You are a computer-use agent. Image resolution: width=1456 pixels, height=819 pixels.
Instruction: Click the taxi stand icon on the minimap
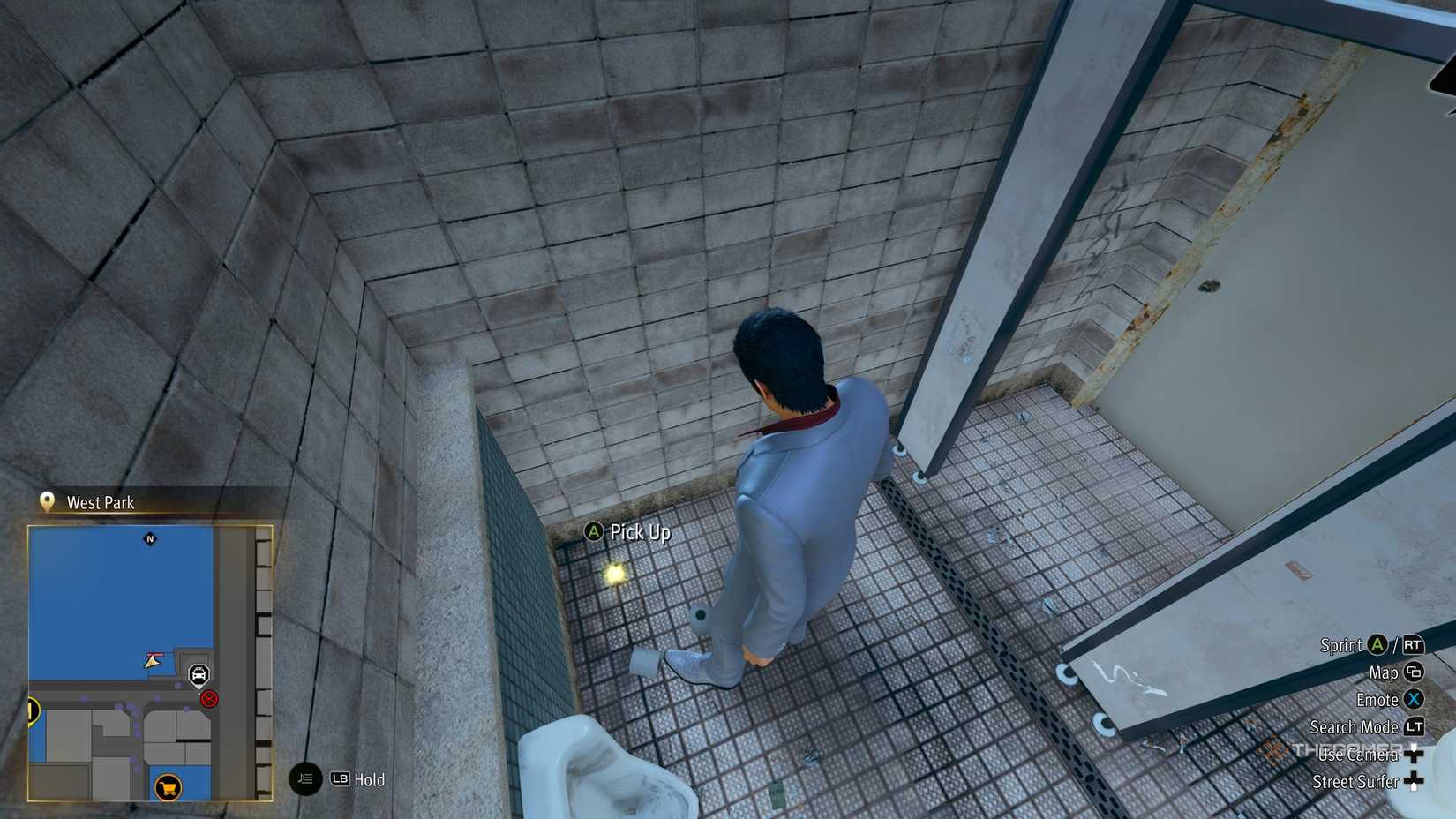200,673
